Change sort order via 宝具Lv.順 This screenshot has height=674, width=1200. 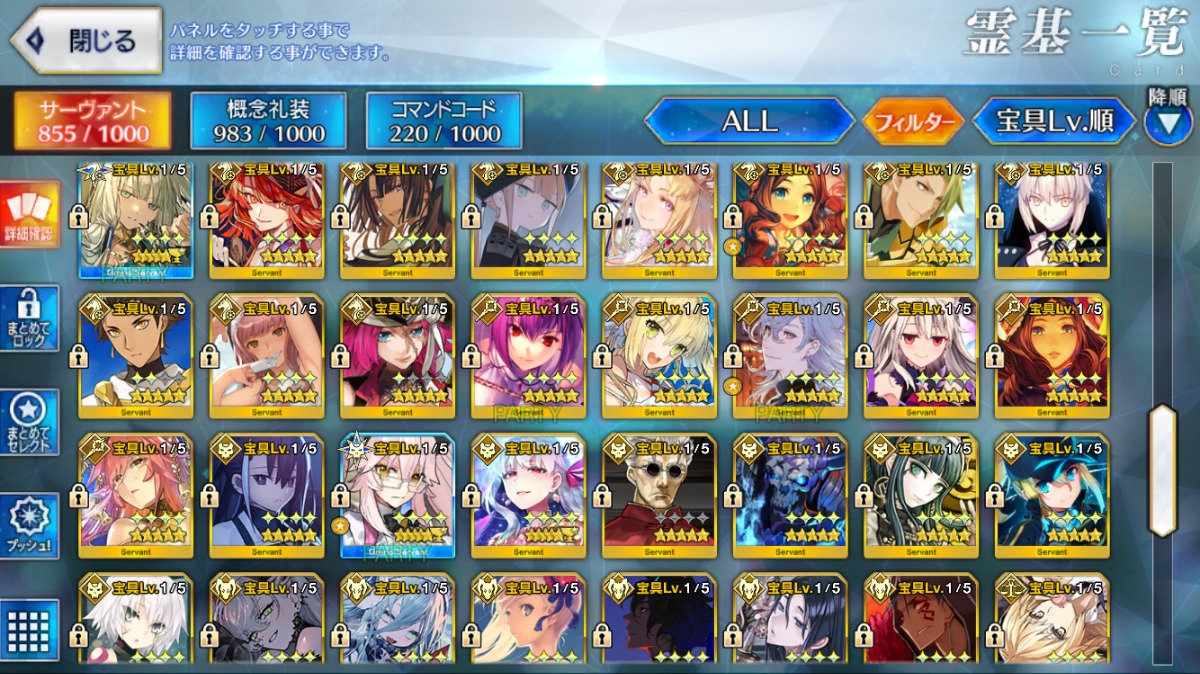click(x=1054, y=121)
